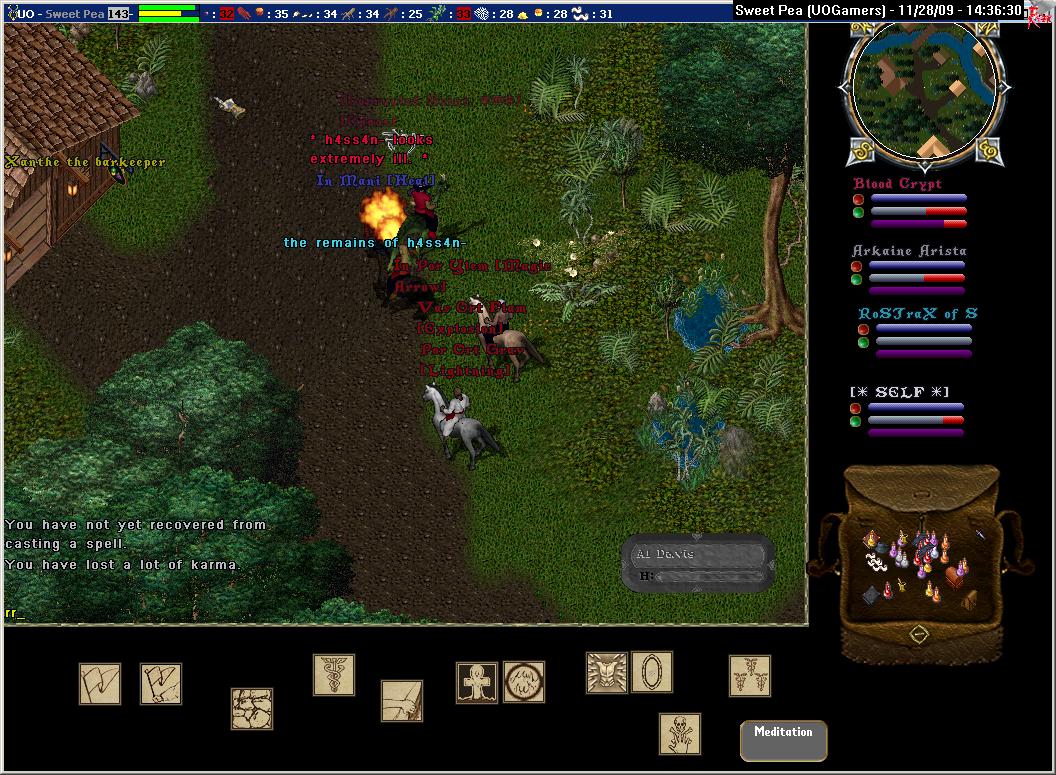Activate the ankh cross spell icon

tap(477, 682)
